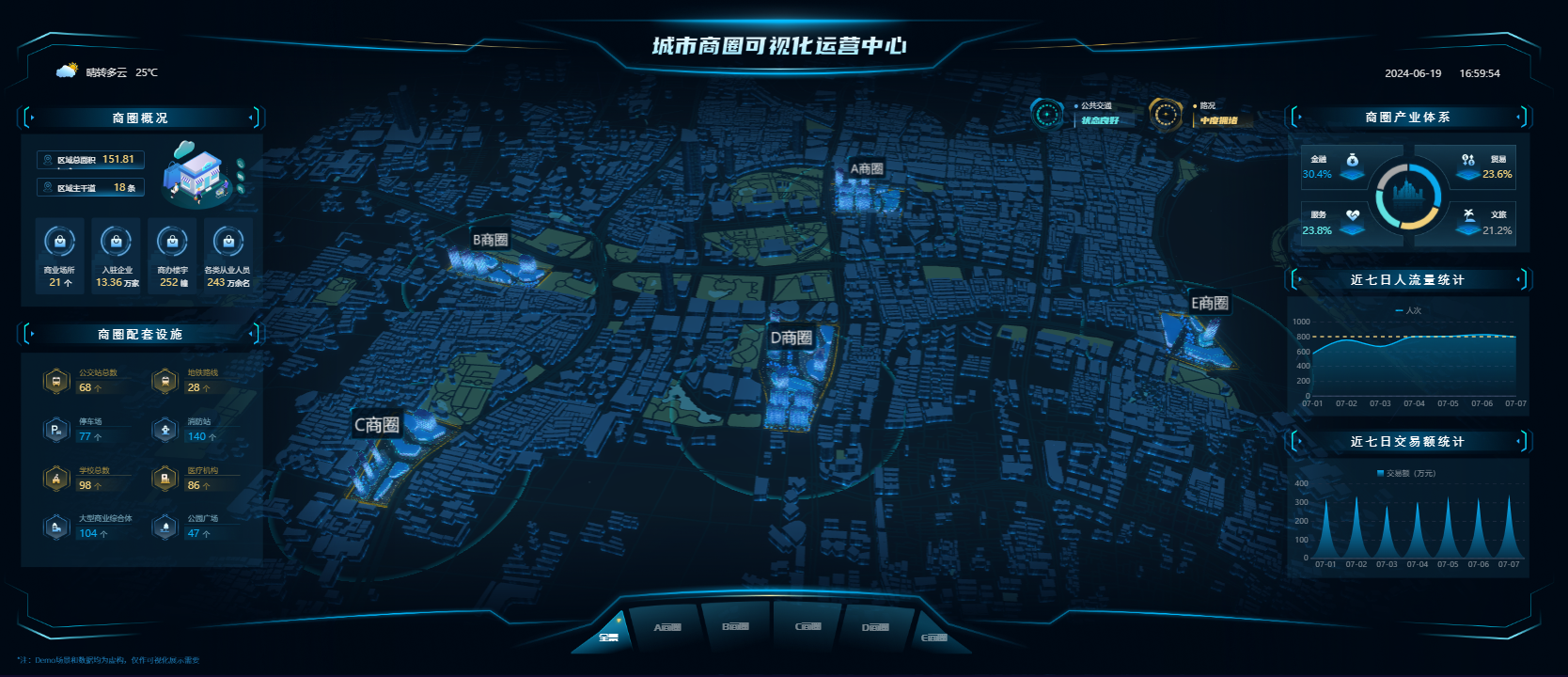Click the right chevron on 近七日交易额统计 header
The image size is (1568, 677).
1517,441
